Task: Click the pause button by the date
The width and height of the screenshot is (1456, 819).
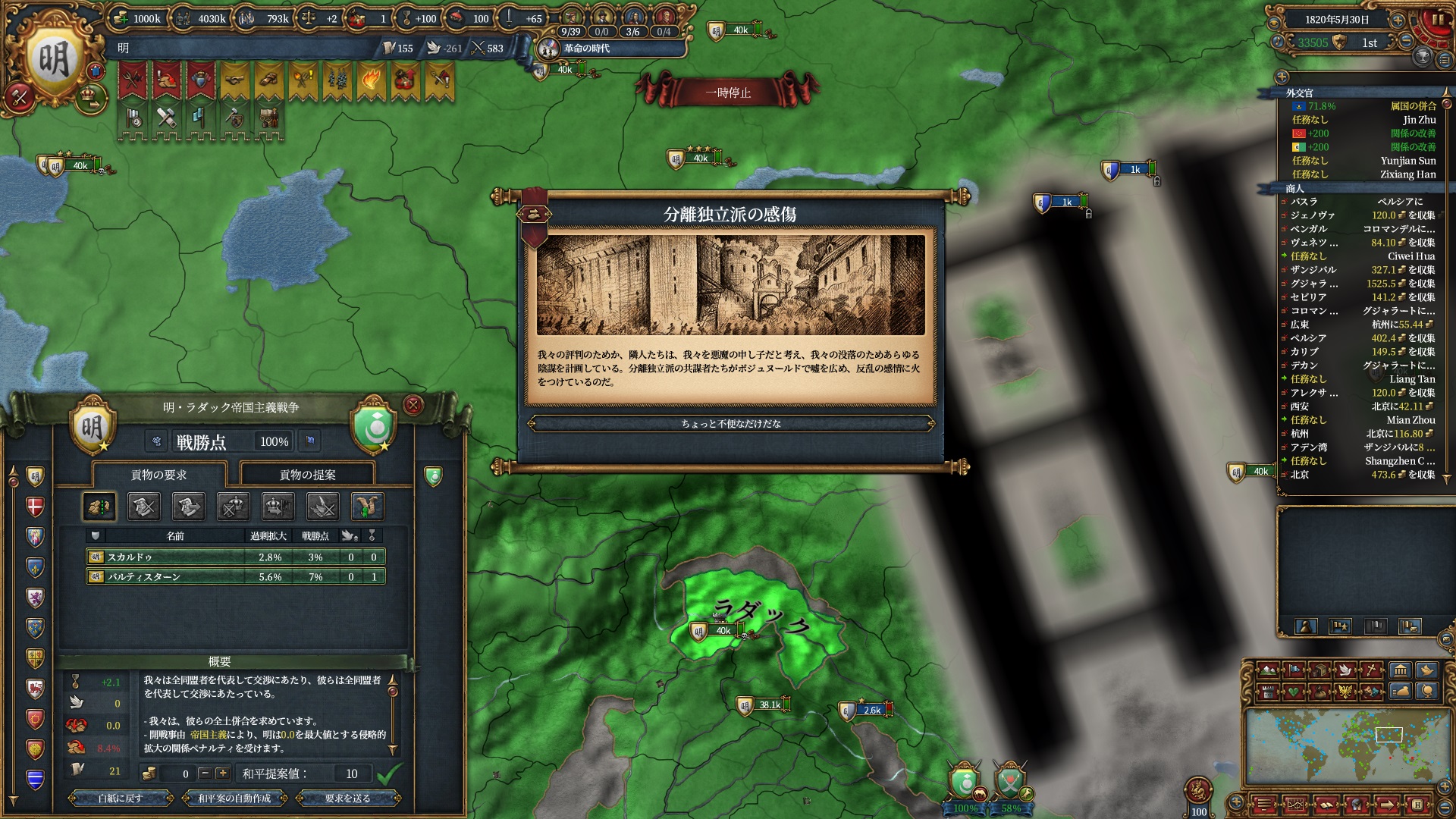Action: (1437, 20)
